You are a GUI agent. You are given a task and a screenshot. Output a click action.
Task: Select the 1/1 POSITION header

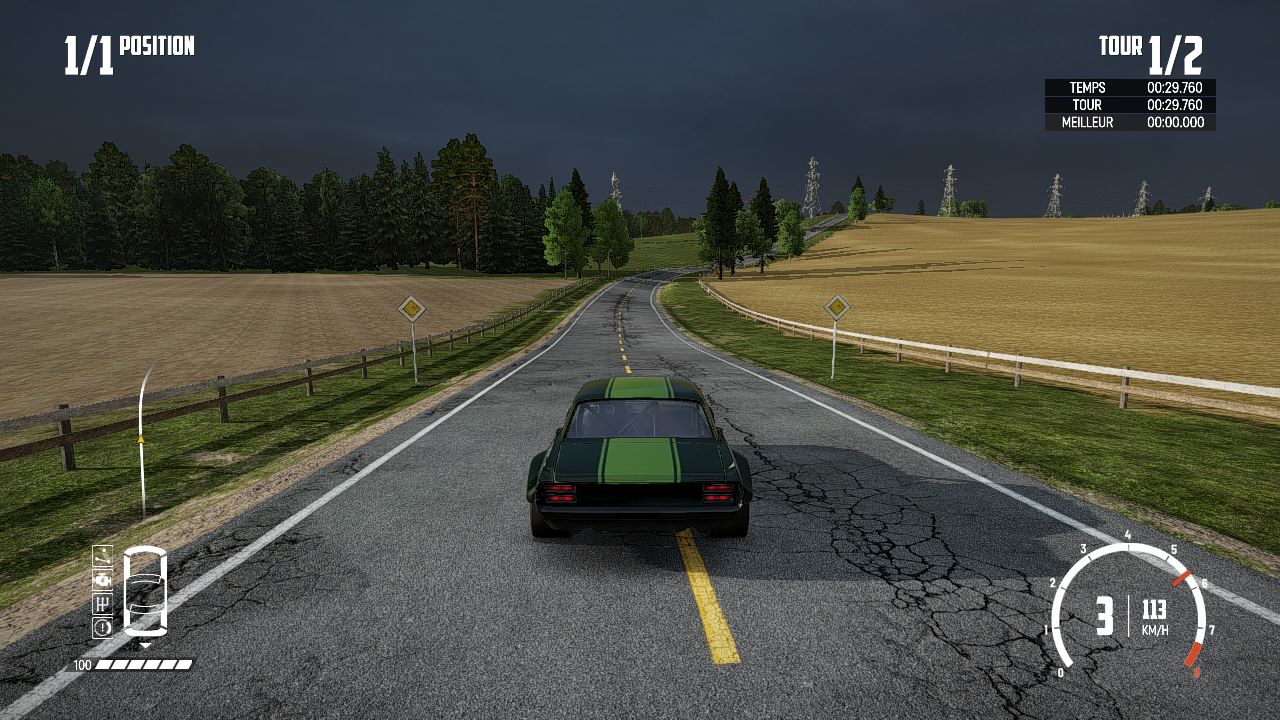point(127,45)
